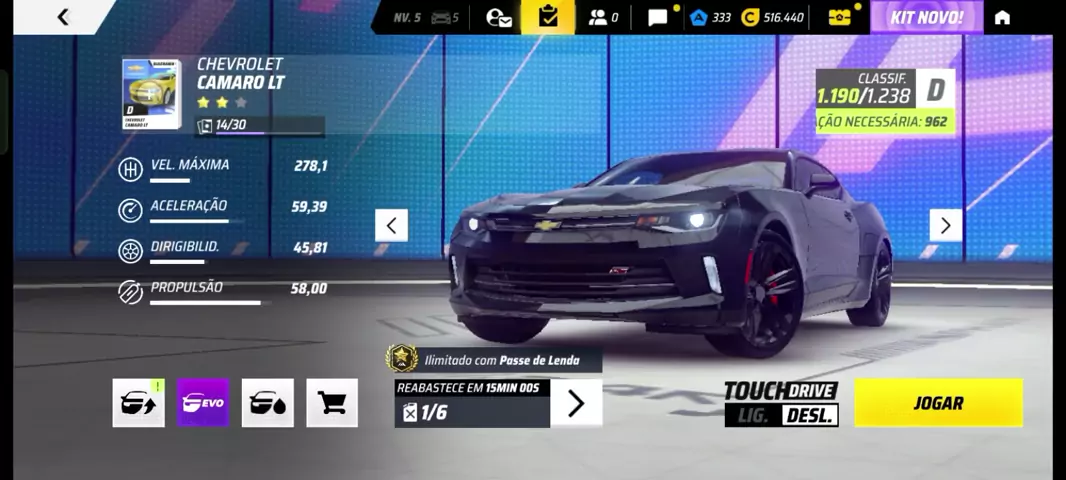Viewport: 1066px width, 480px height.
Task: Open the daily missions clipboard
Action: (x=548, y=17)
